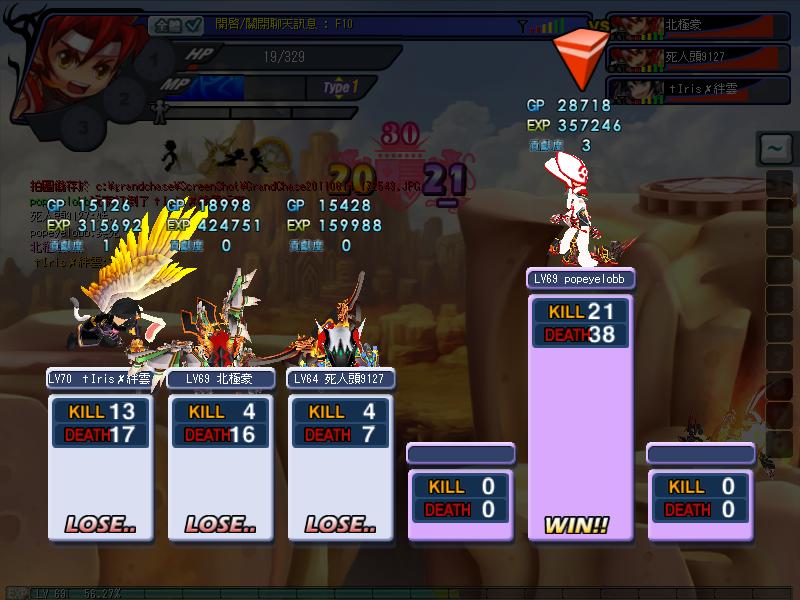
Task: Click the Type 1 MP mode indicator
Action: point(340,87)
